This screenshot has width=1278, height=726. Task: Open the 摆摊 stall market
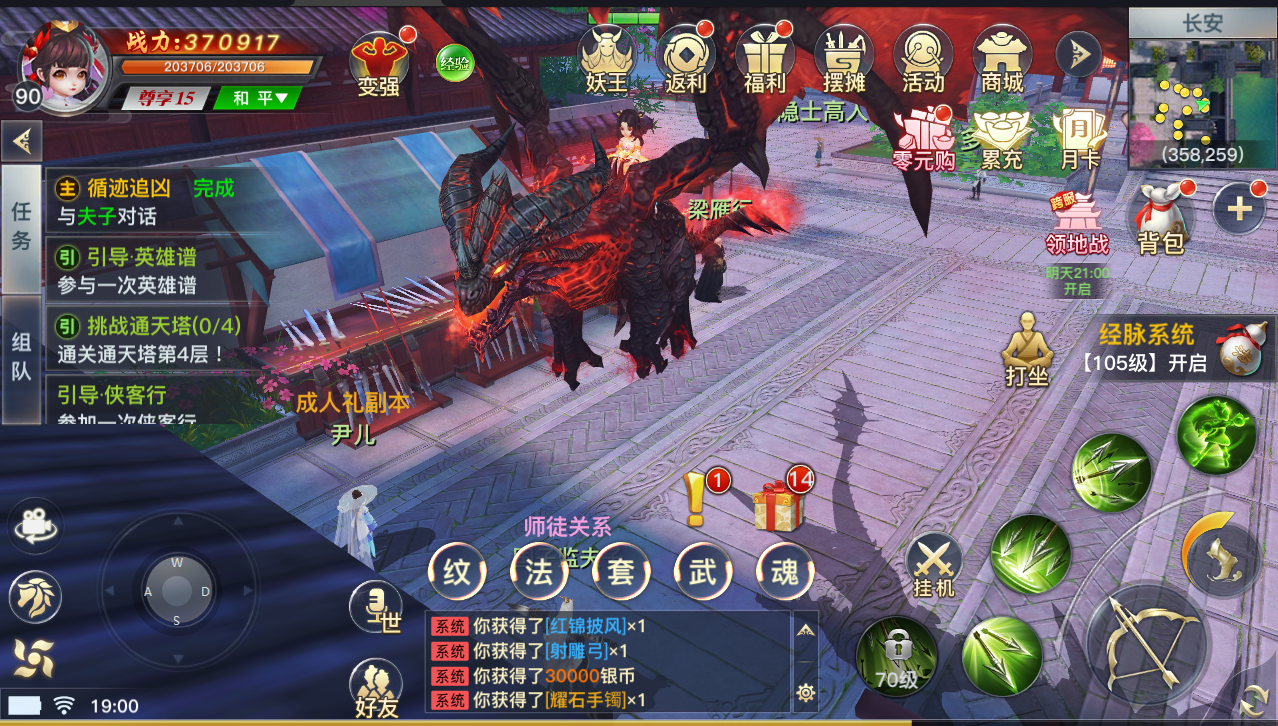tap(844, 58)
